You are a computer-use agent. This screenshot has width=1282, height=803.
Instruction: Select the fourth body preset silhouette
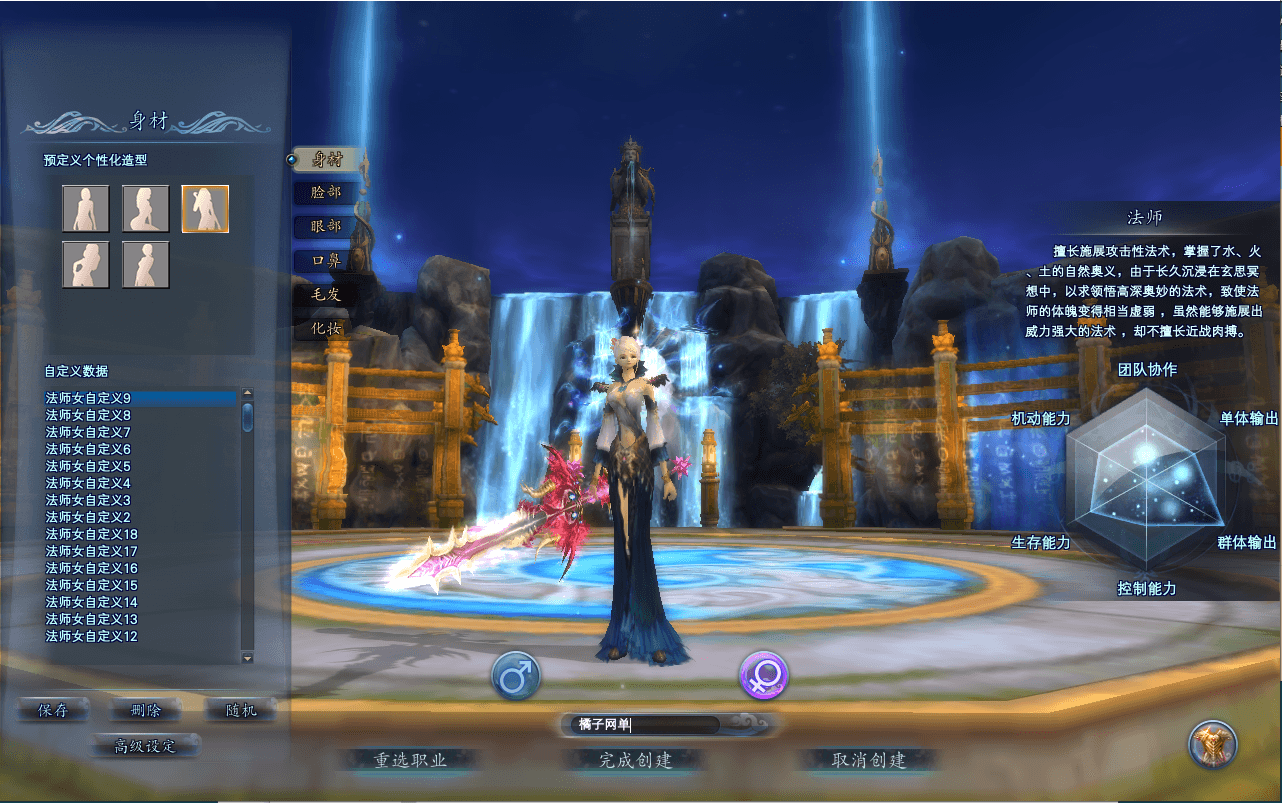click(x=85, y=263)
